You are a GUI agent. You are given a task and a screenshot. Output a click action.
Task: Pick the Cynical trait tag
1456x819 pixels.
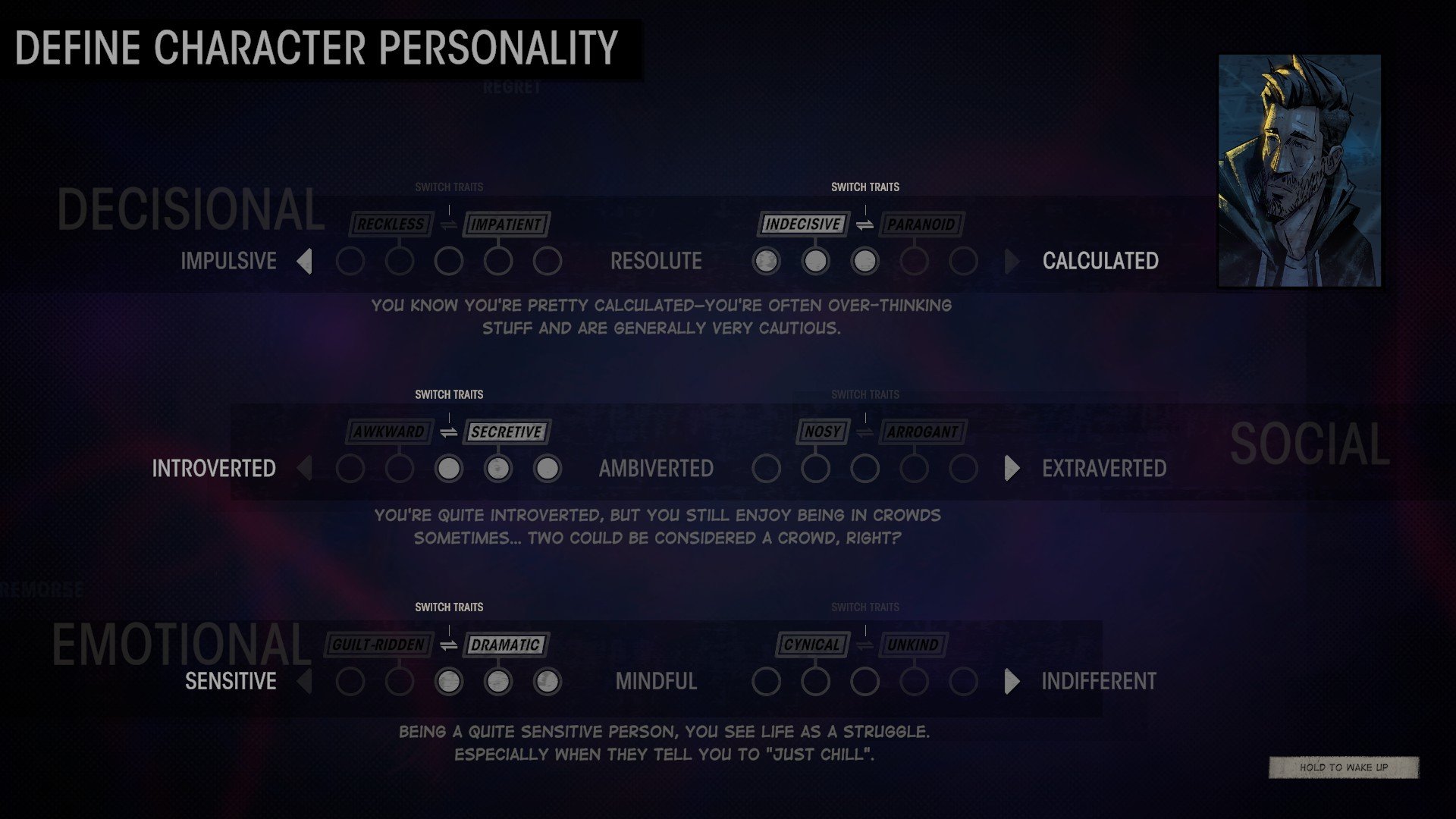811,645
